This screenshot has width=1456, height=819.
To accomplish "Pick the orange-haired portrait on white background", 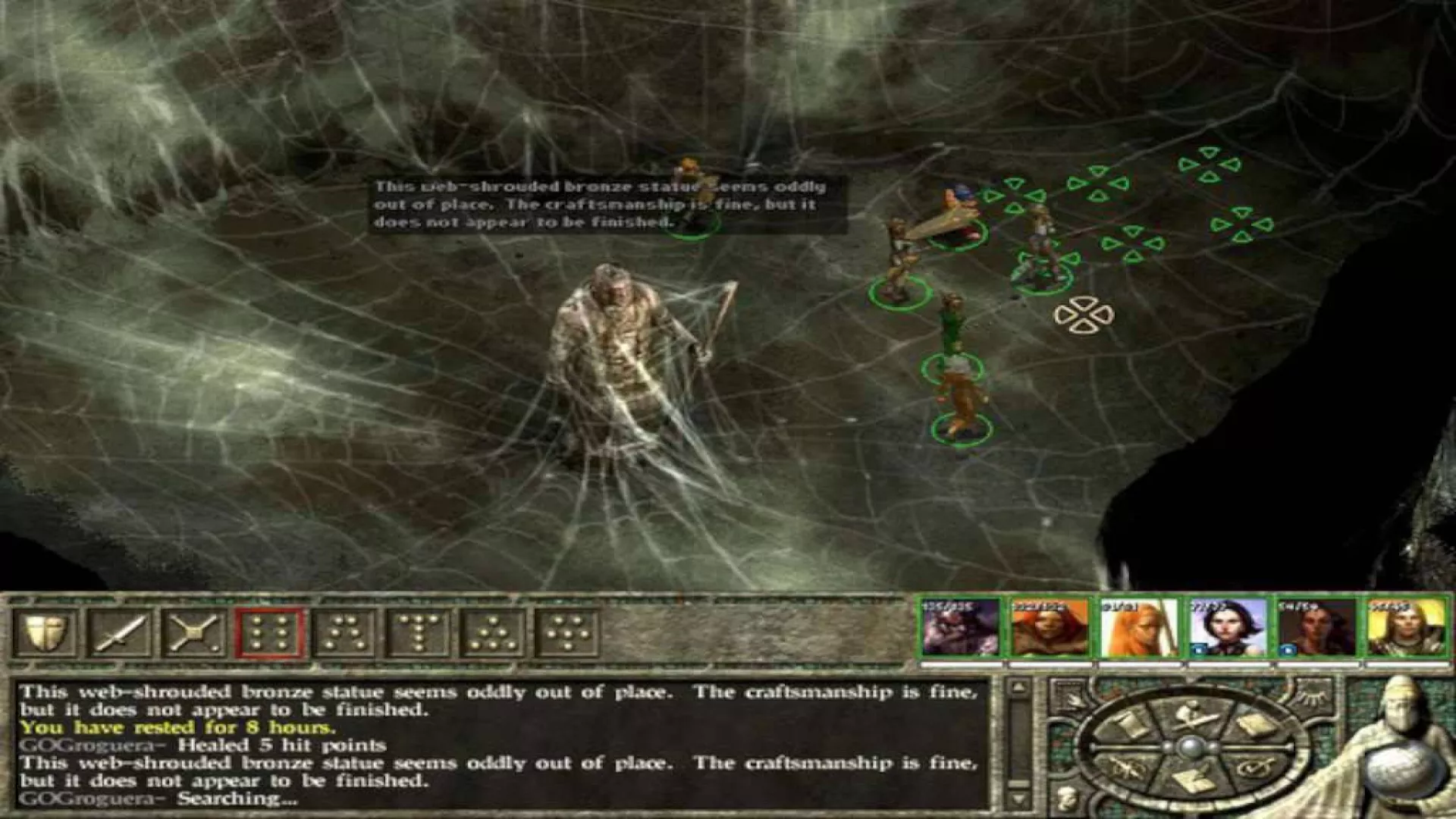I will click(x=1138, y=628).
